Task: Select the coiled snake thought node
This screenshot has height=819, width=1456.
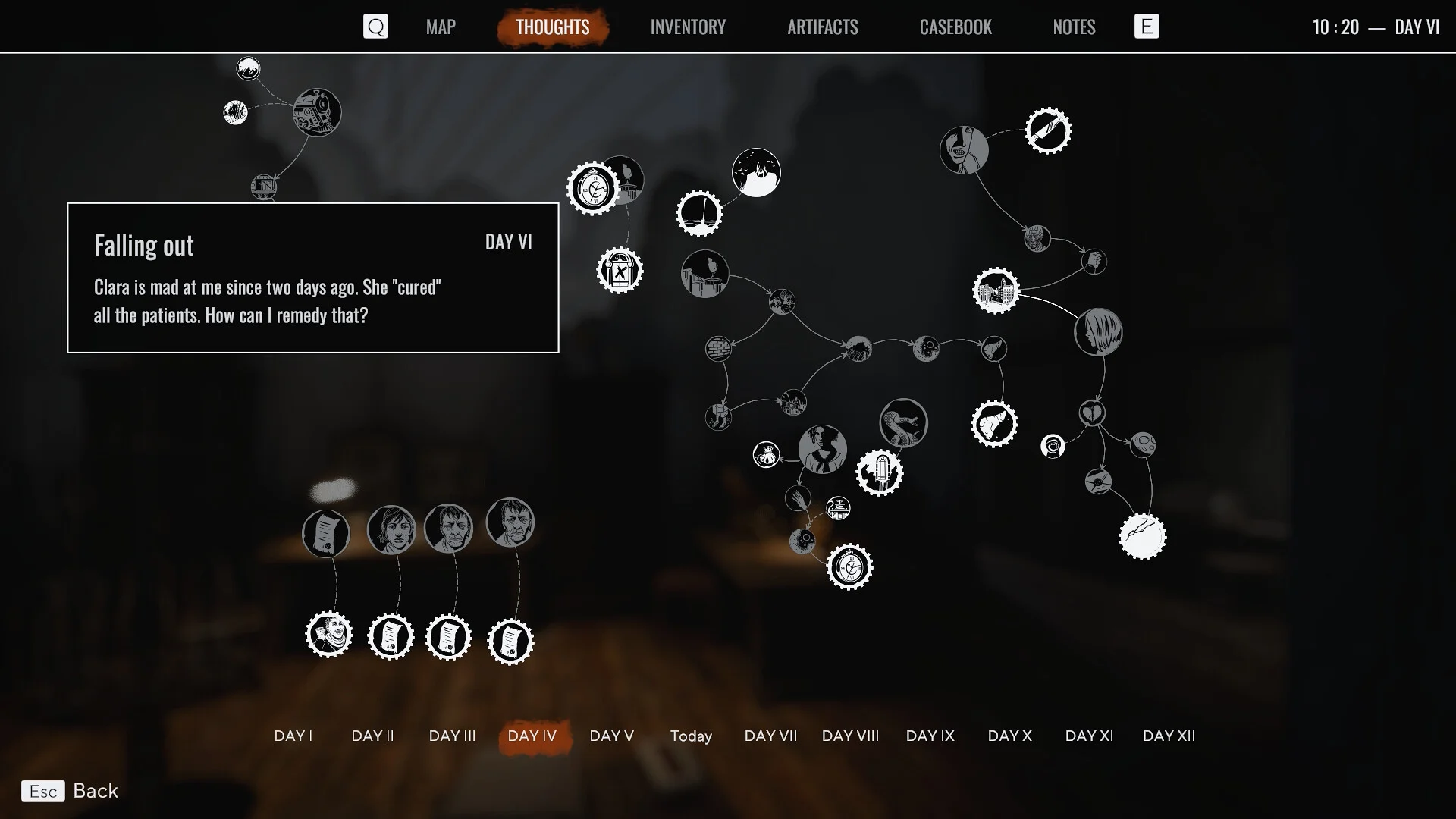Action: (903, 423)
